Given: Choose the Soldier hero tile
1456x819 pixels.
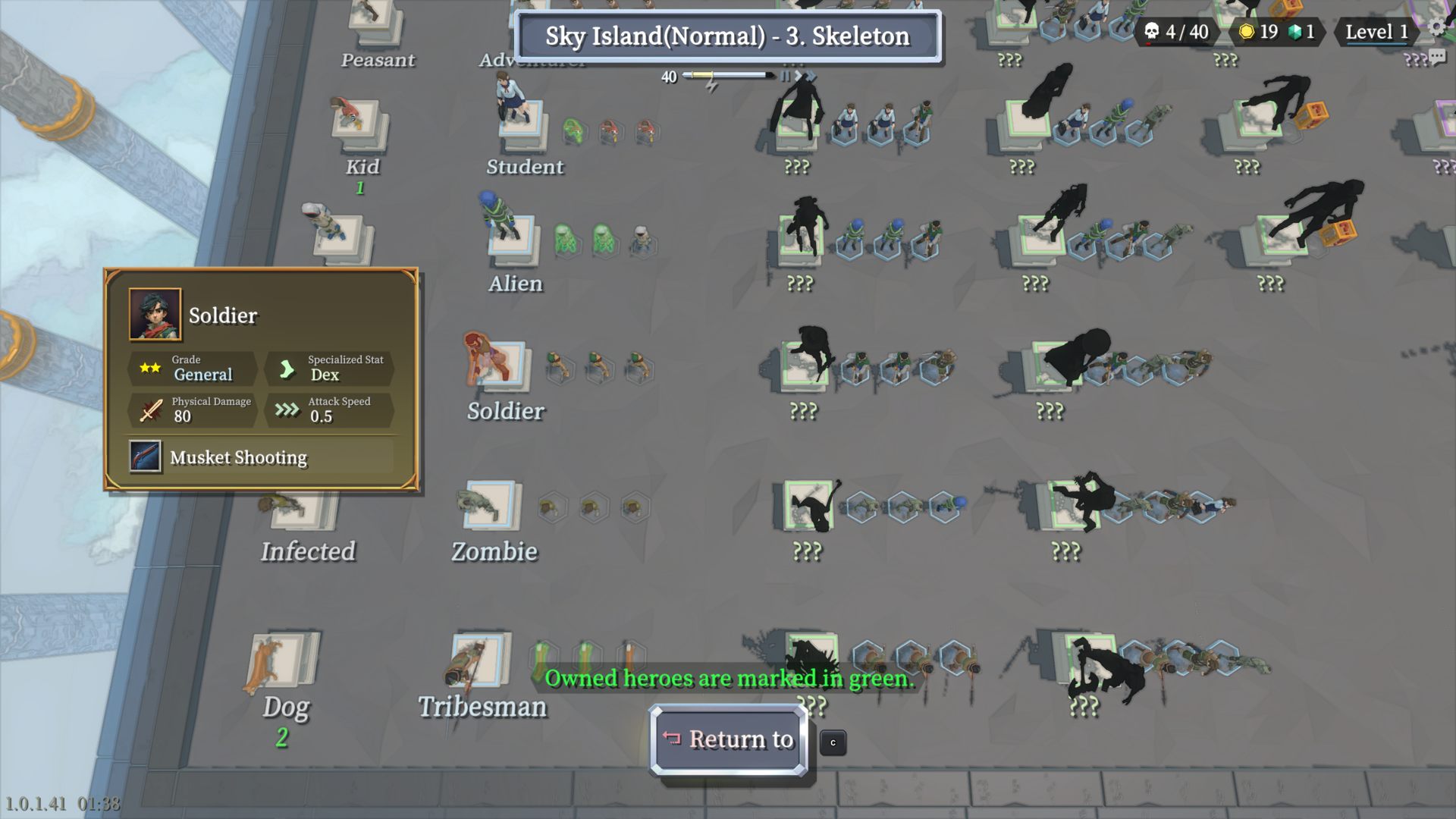Looking at the screenshot, I should [500, 365].
